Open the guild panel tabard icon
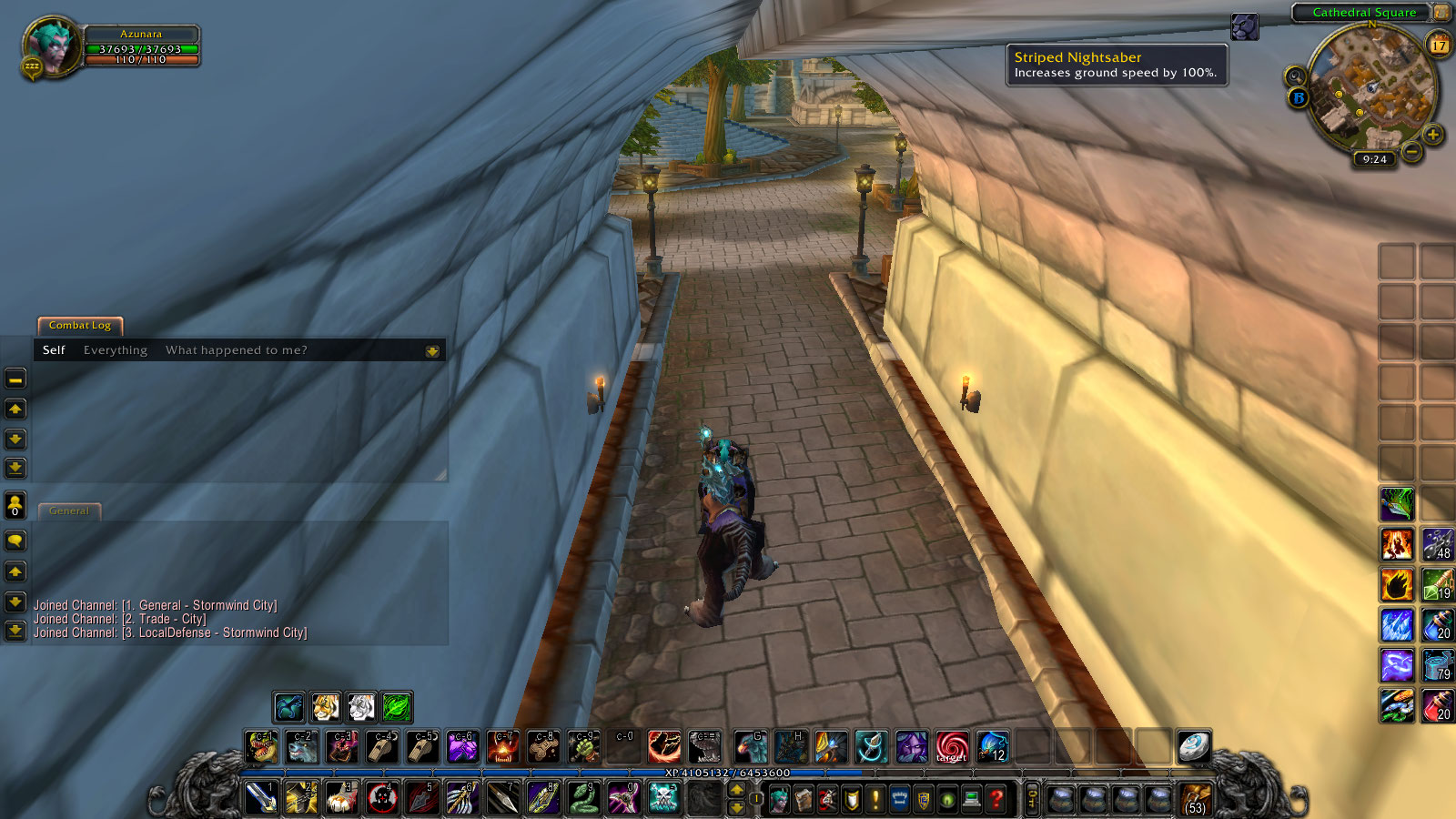 (899, 798)
